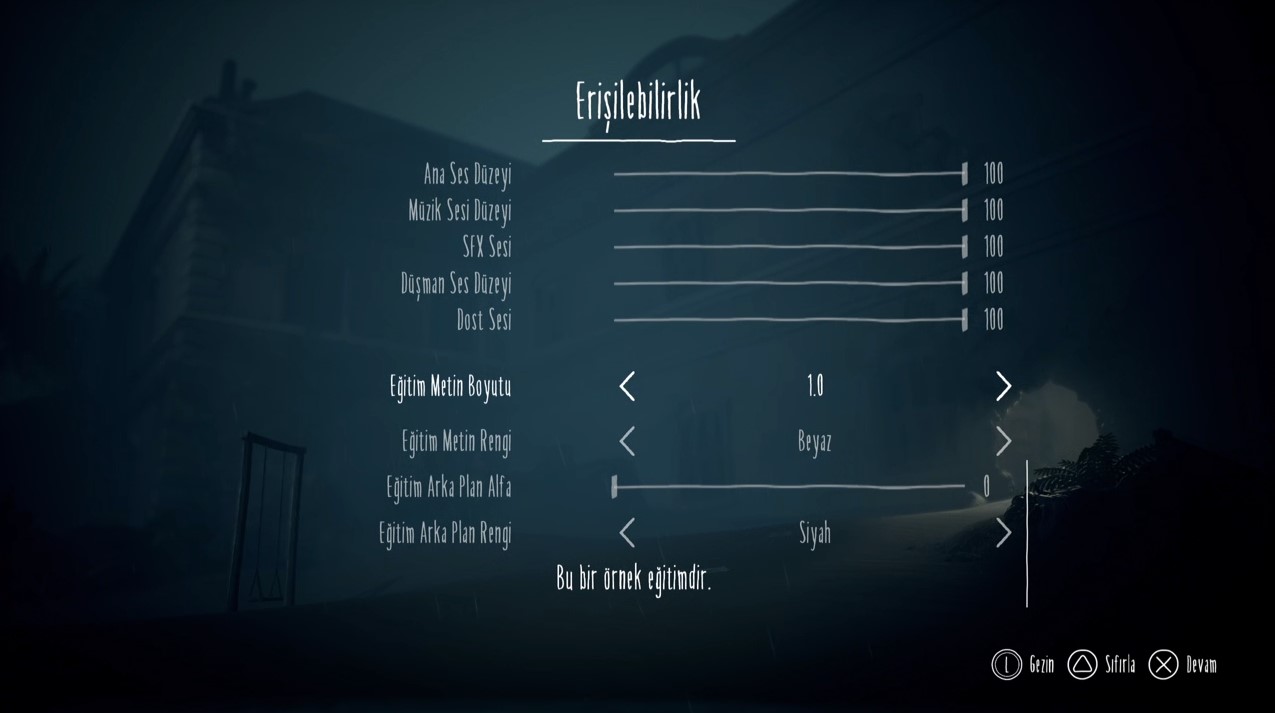Select the Eğitim Metin Rengi row label
Image resolution: width=1275 pixels, height=713 pixels.
click(456, 441)
